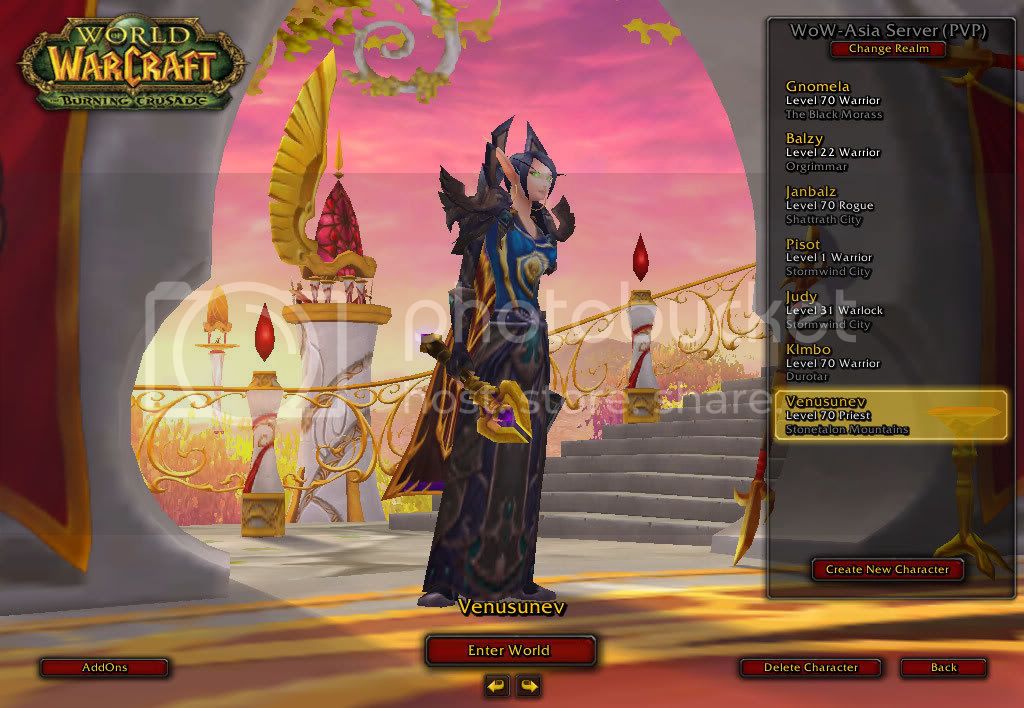Rotate character with the left arrow button

pos(497,686)
